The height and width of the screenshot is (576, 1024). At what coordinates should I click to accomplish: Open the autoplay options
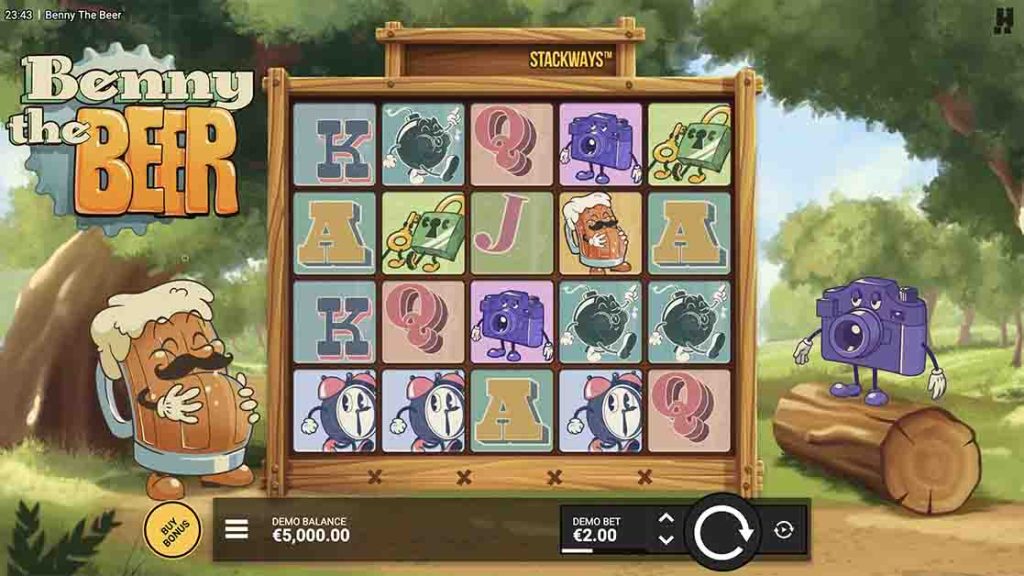(784, 530)
